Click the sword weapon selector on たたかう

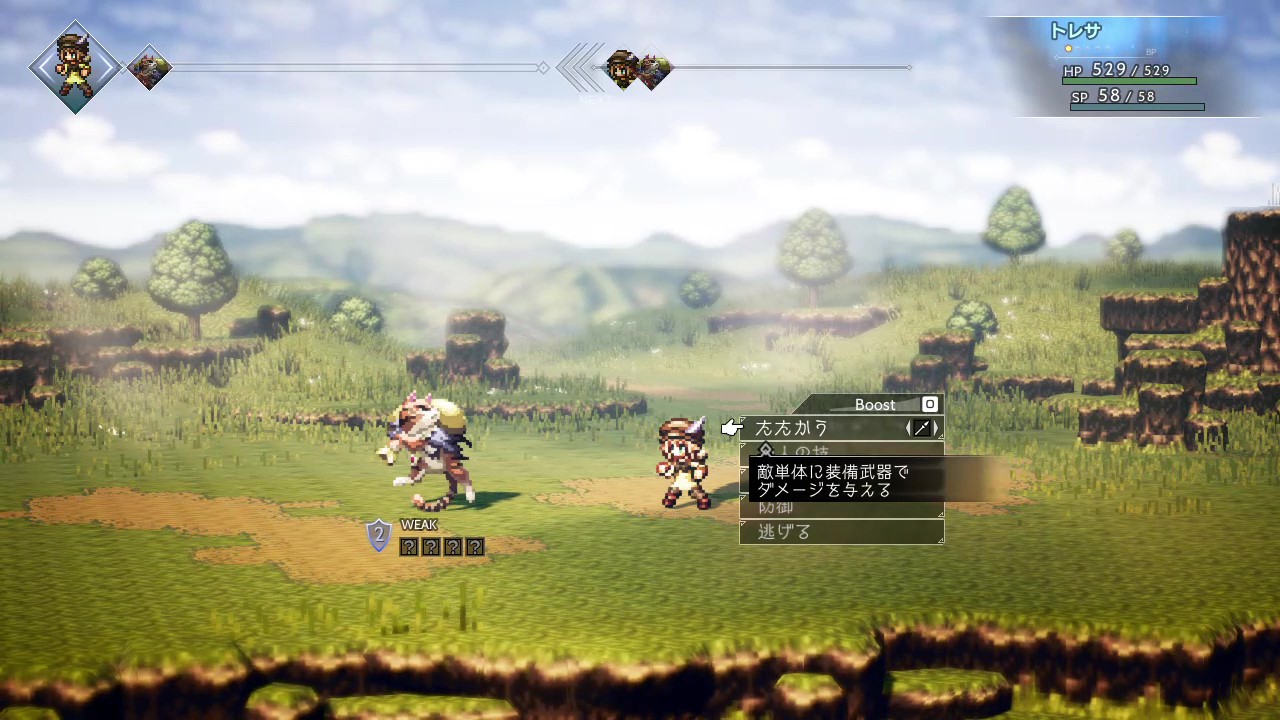922,428
